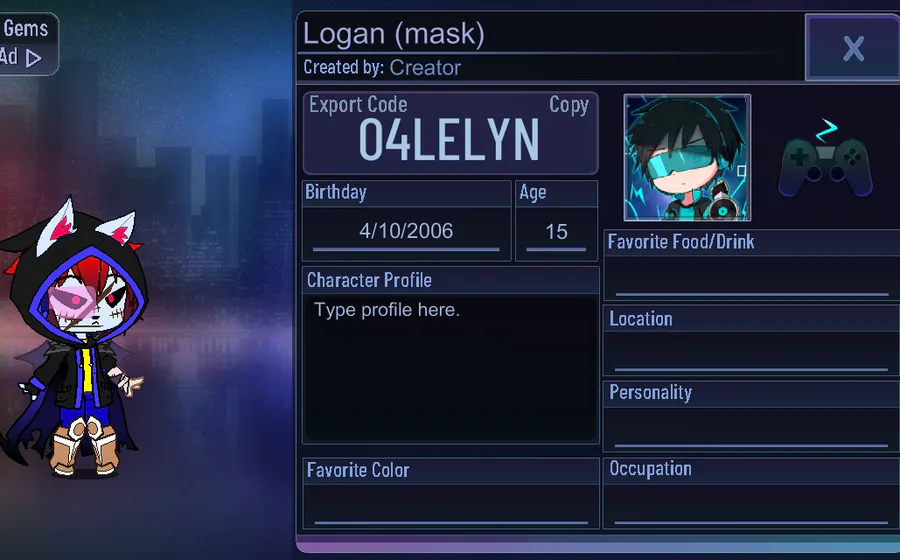The width and height of the screenshot is (900, 560).
Task: Edit the character name Logan (mask)
Action: (x=394, y=35)
